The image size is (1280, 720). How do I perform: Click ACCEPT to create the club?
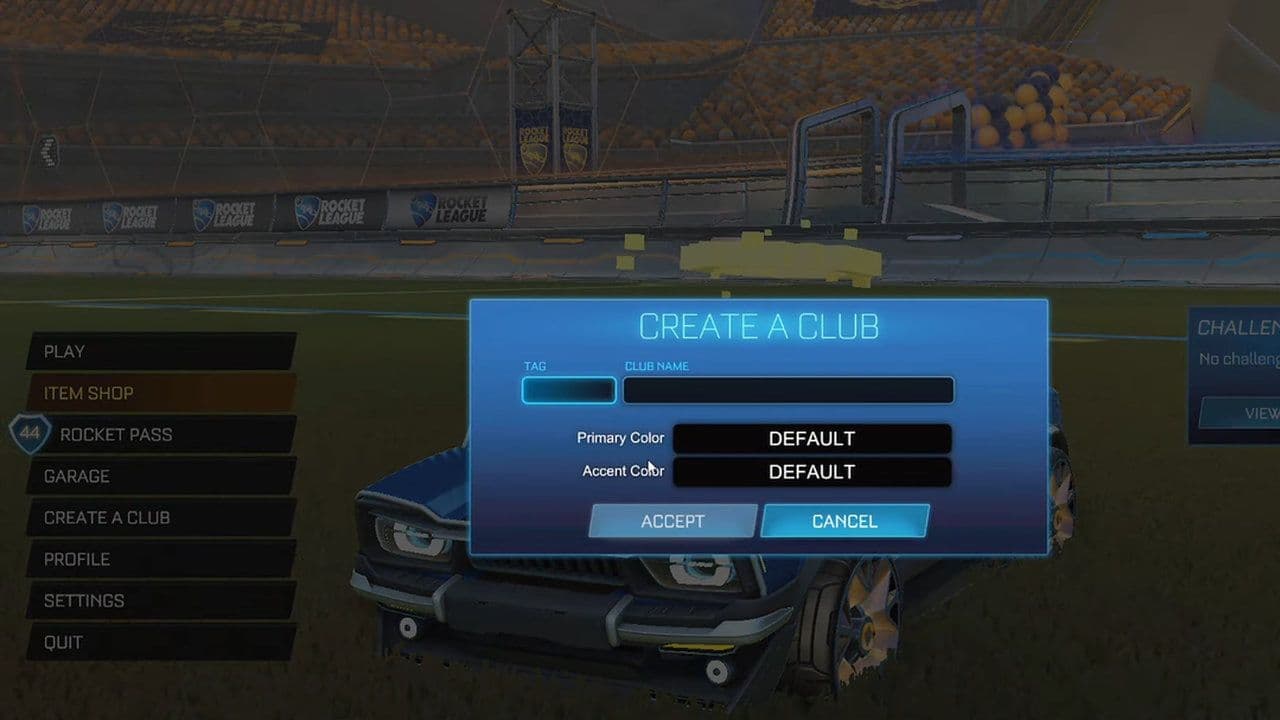coord(672,521)
